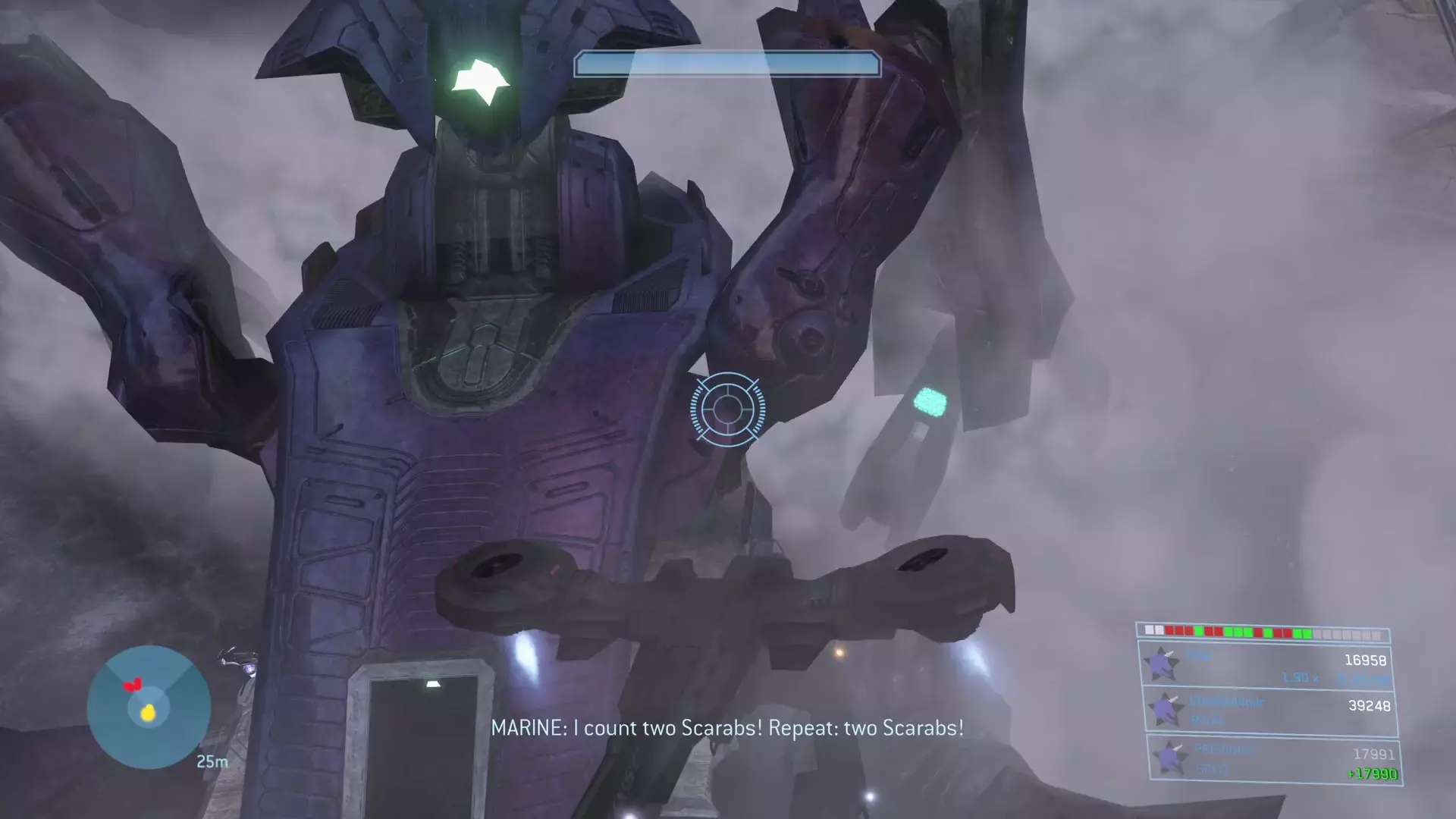Select the targeting reticle in screen center
This screenshot has height=819, width=1456.
tap(726, 409)
